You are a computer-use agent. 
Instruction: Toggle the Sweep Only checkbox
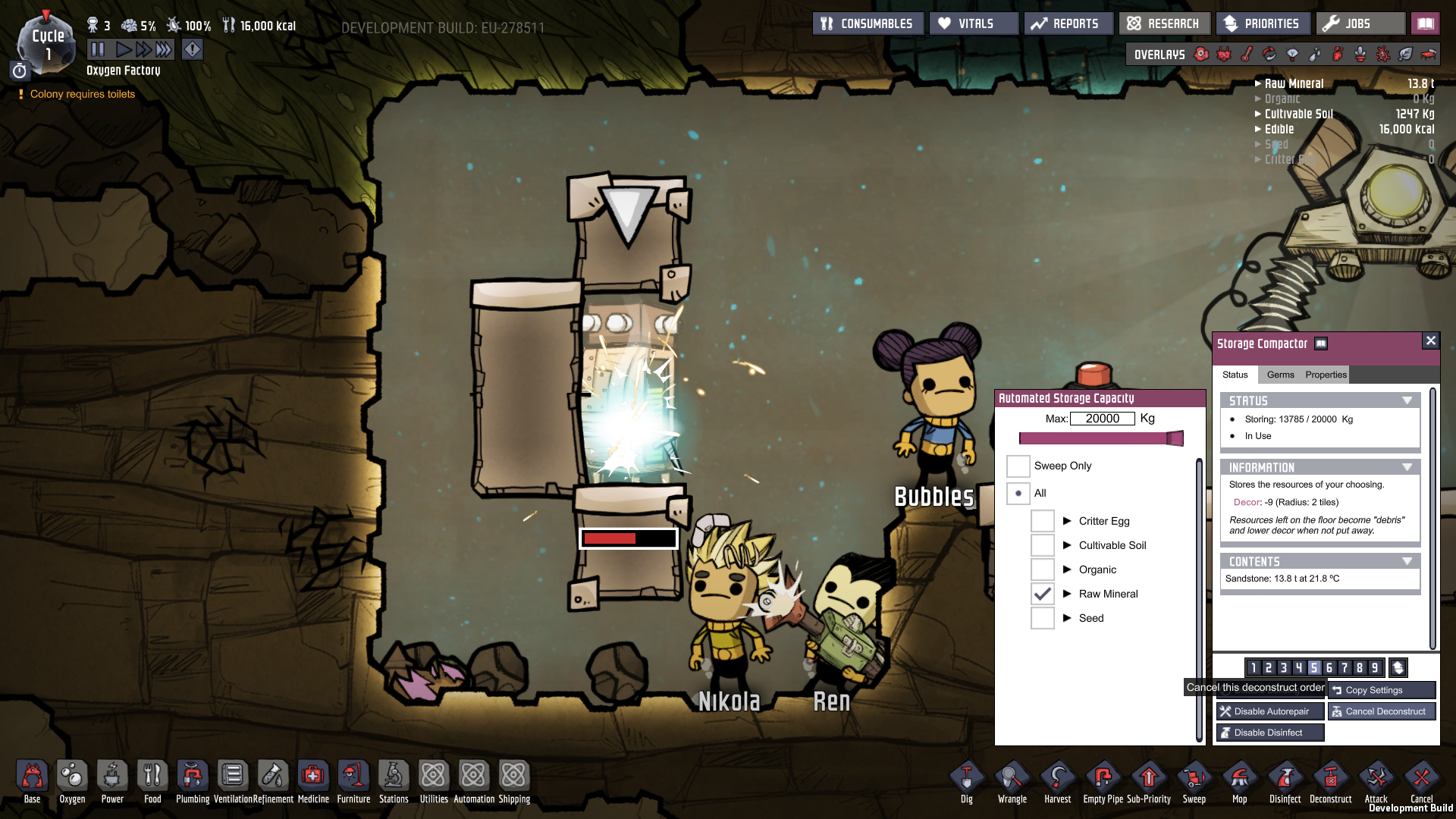1018,466
